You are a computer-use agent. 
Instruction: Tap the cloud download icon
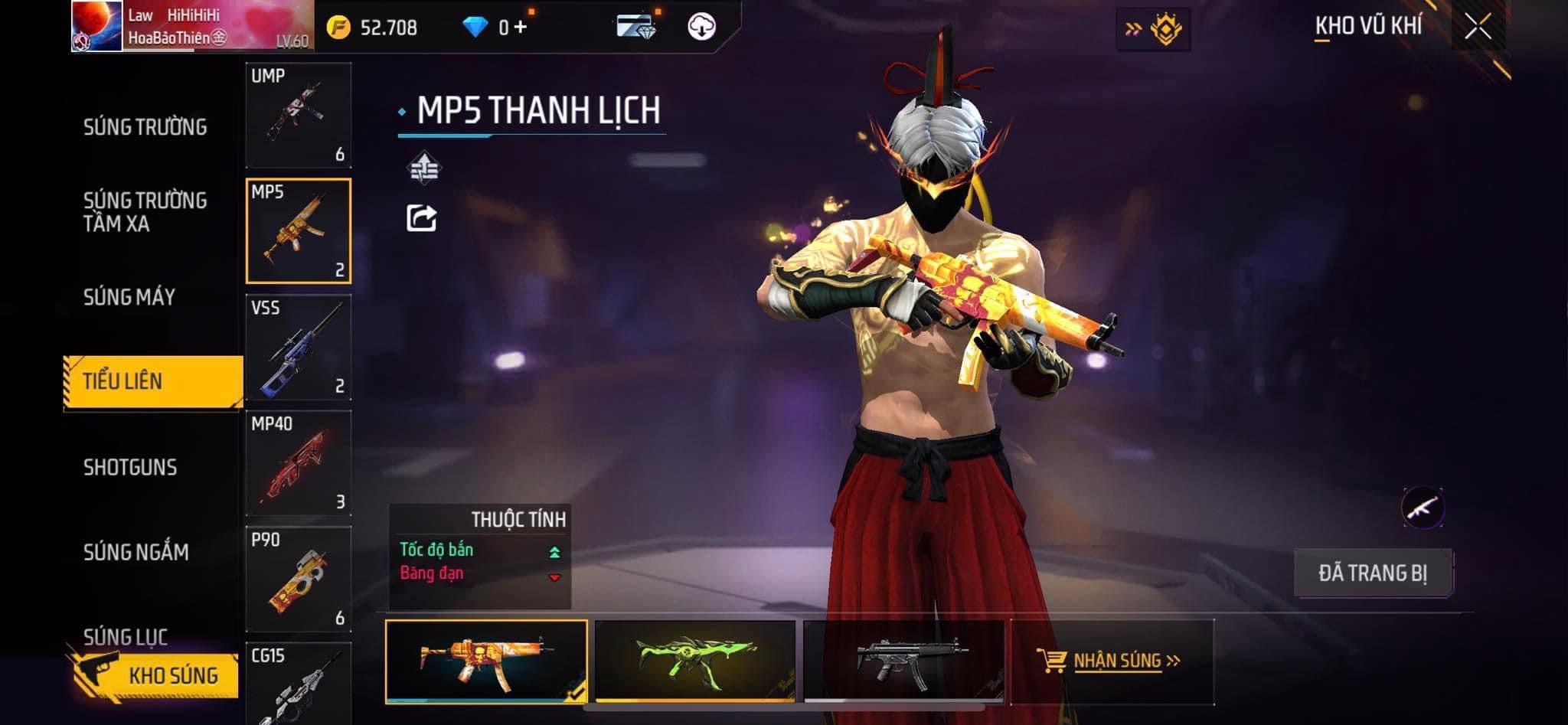701,27
